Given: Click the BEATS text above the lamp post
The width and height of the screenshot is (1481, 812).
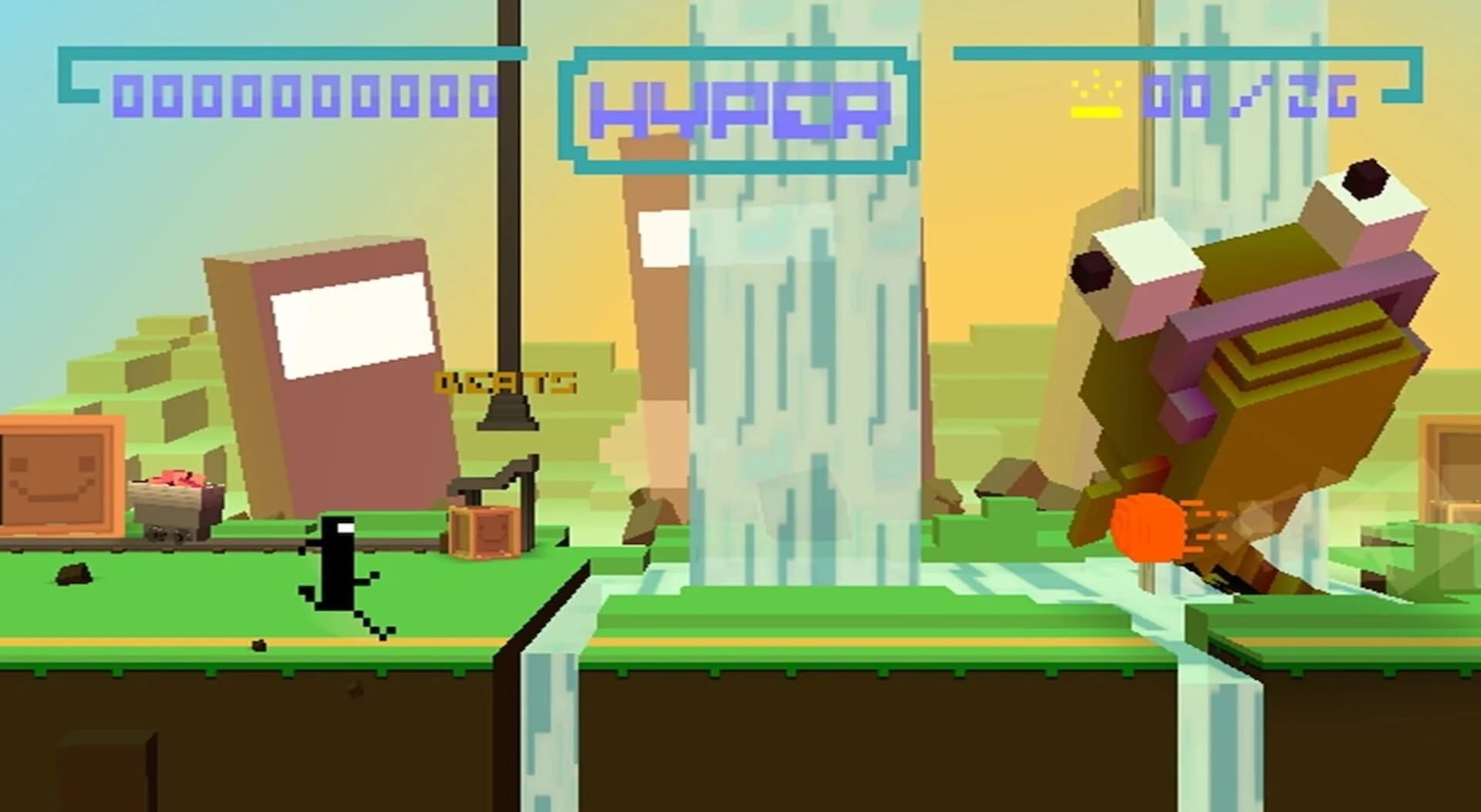Looking at the screenshot, I should [505, 381].
